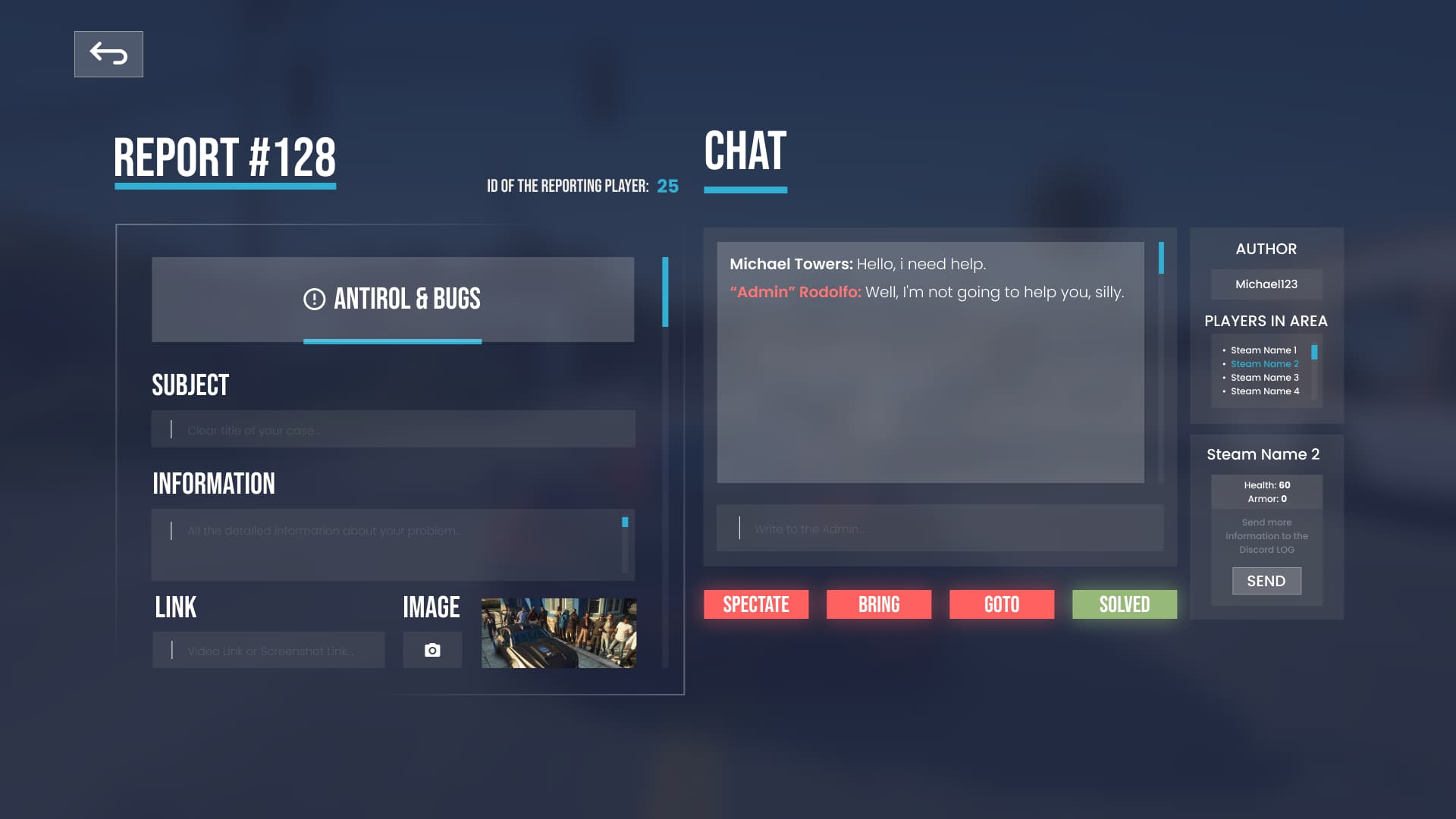The height and width of the screenshot is (819, 1456).
Task: Choose Steam Name 4 from players in area
Action: (1264, 391)
